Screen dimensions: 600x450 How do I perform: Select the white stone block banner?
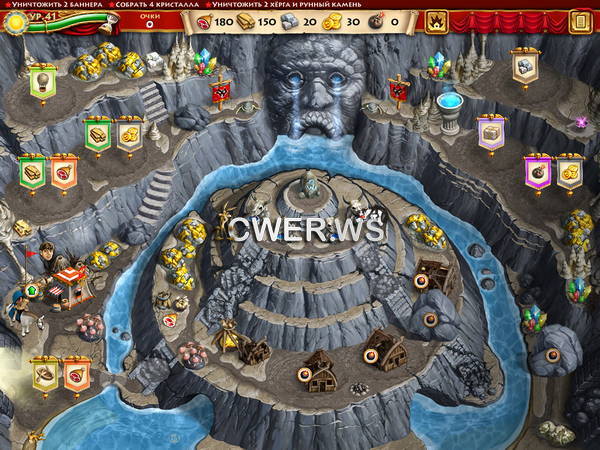524,67
